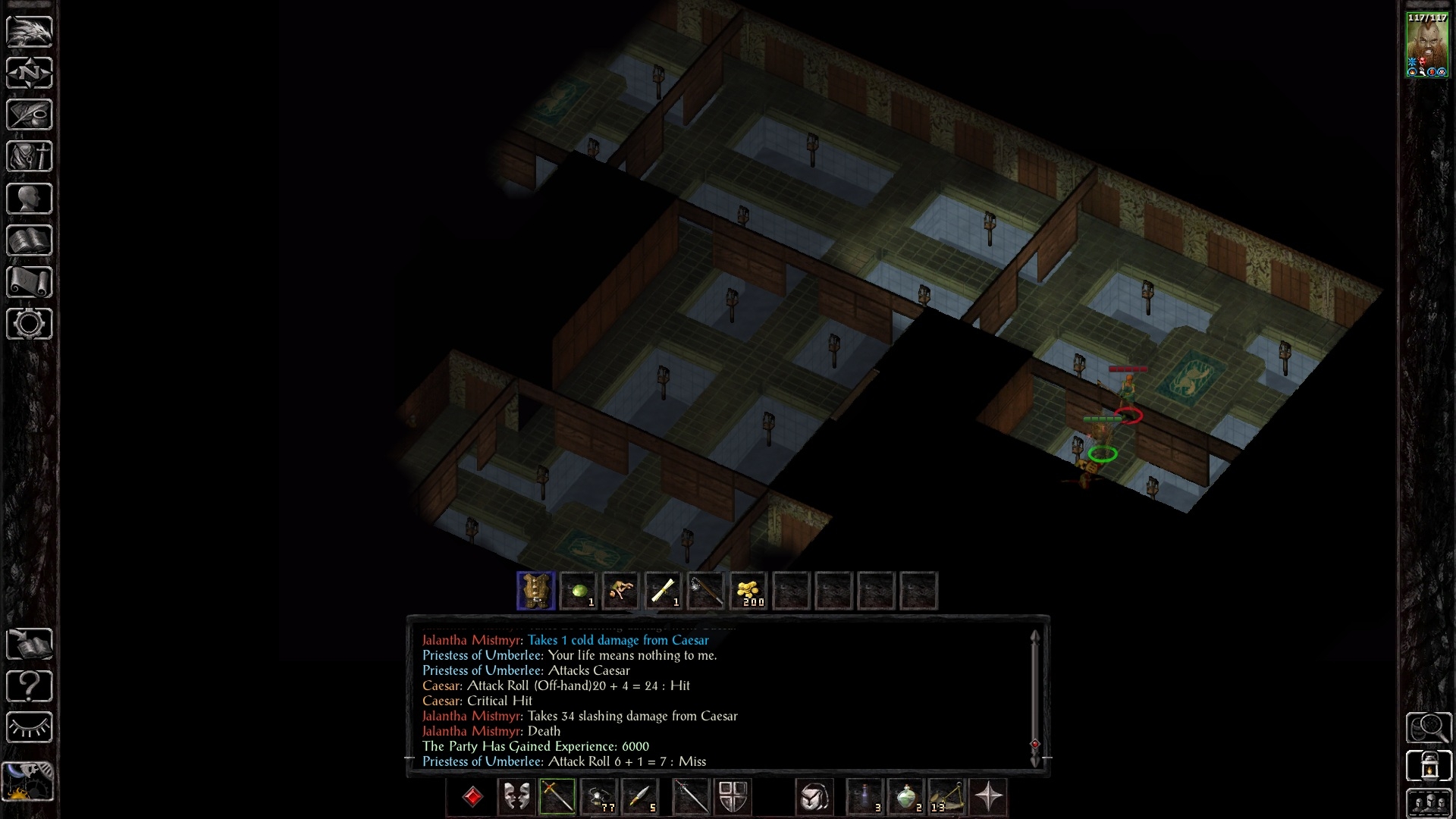Image resolution: width=1456 pixels, height=819 pixels.
Task: Open the help question mark button
Action: click(30, 686)
